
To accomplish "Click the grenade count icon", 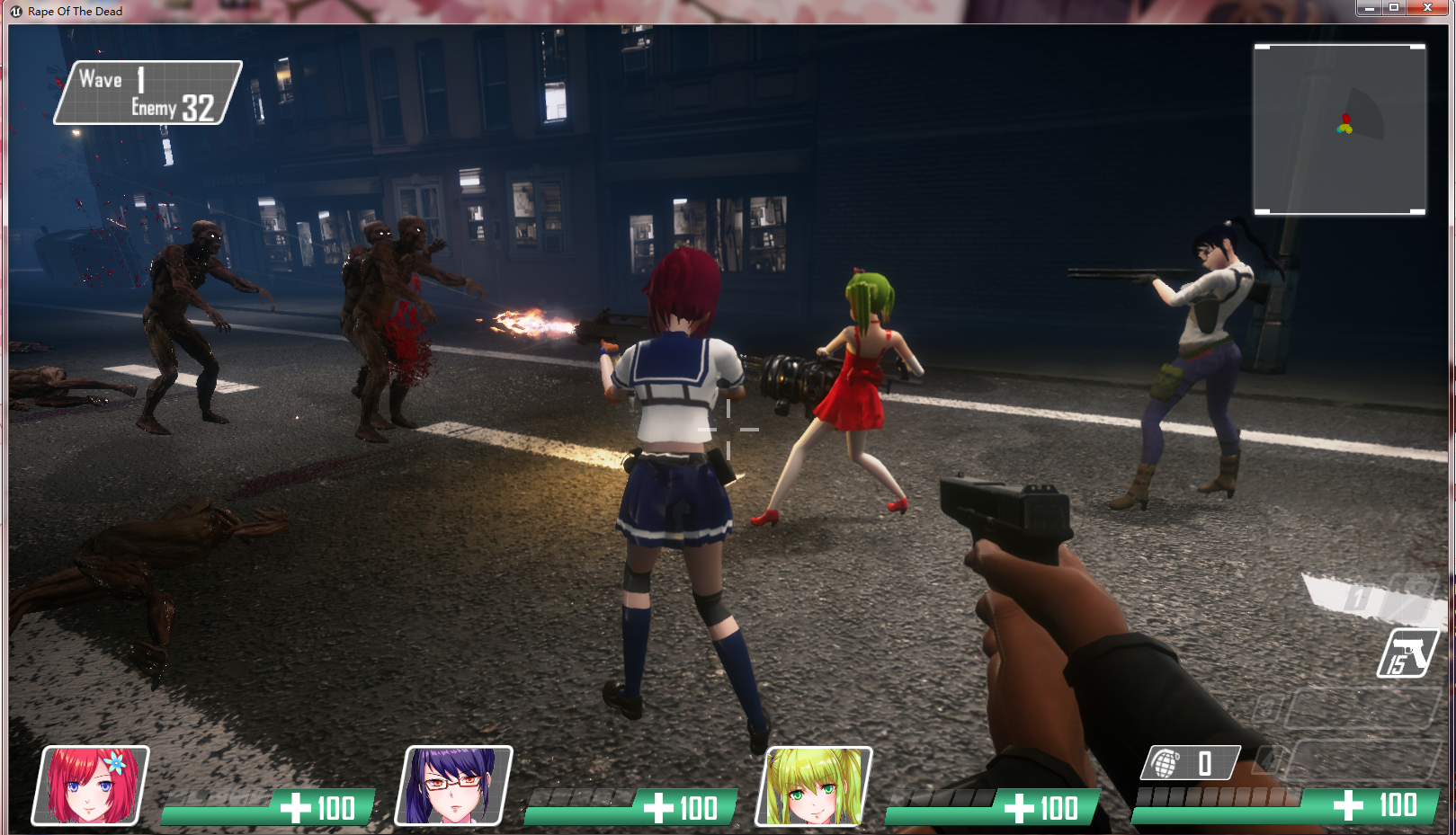I will click(x=1166, y=764).
